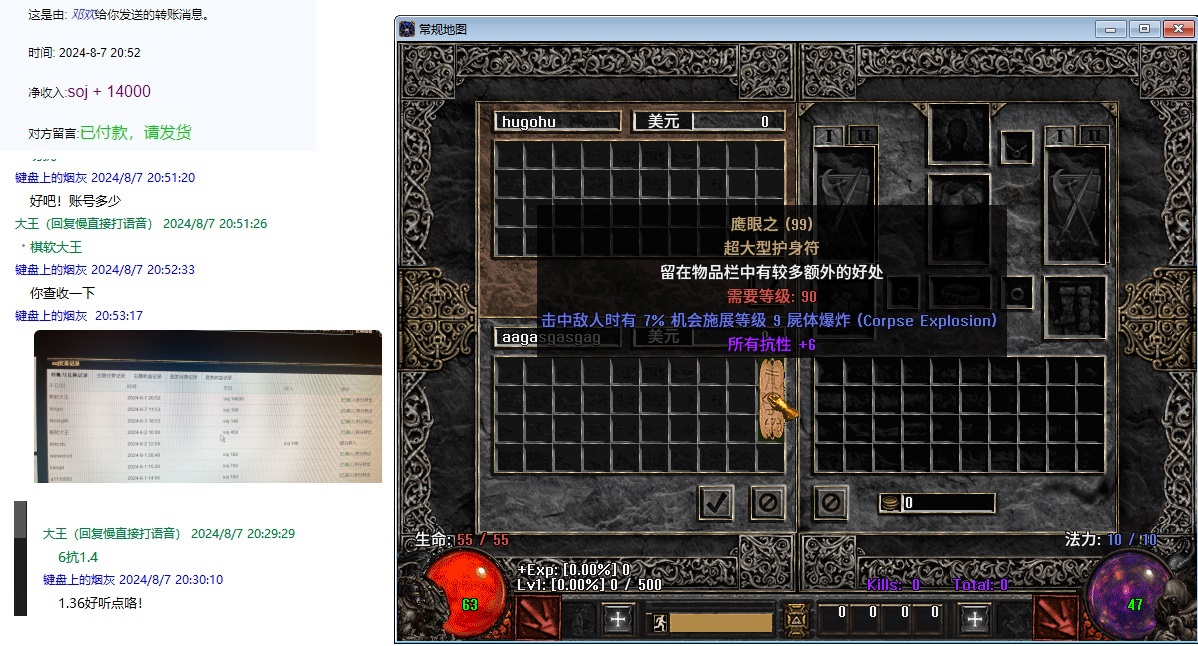Click the gold coin stack button

click(888, 503)
